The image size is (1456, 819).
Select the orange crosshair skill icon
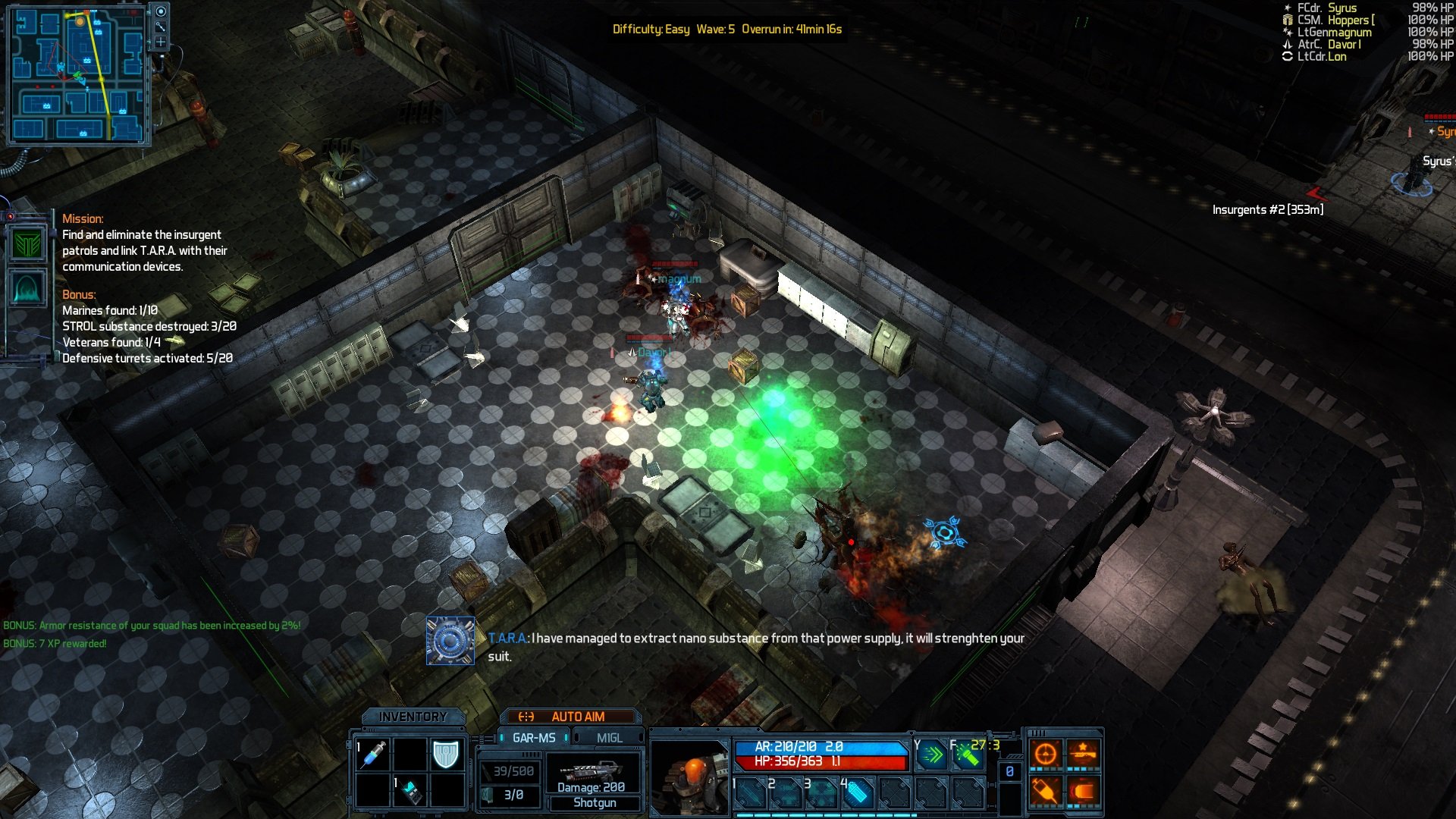[1046, 754]
